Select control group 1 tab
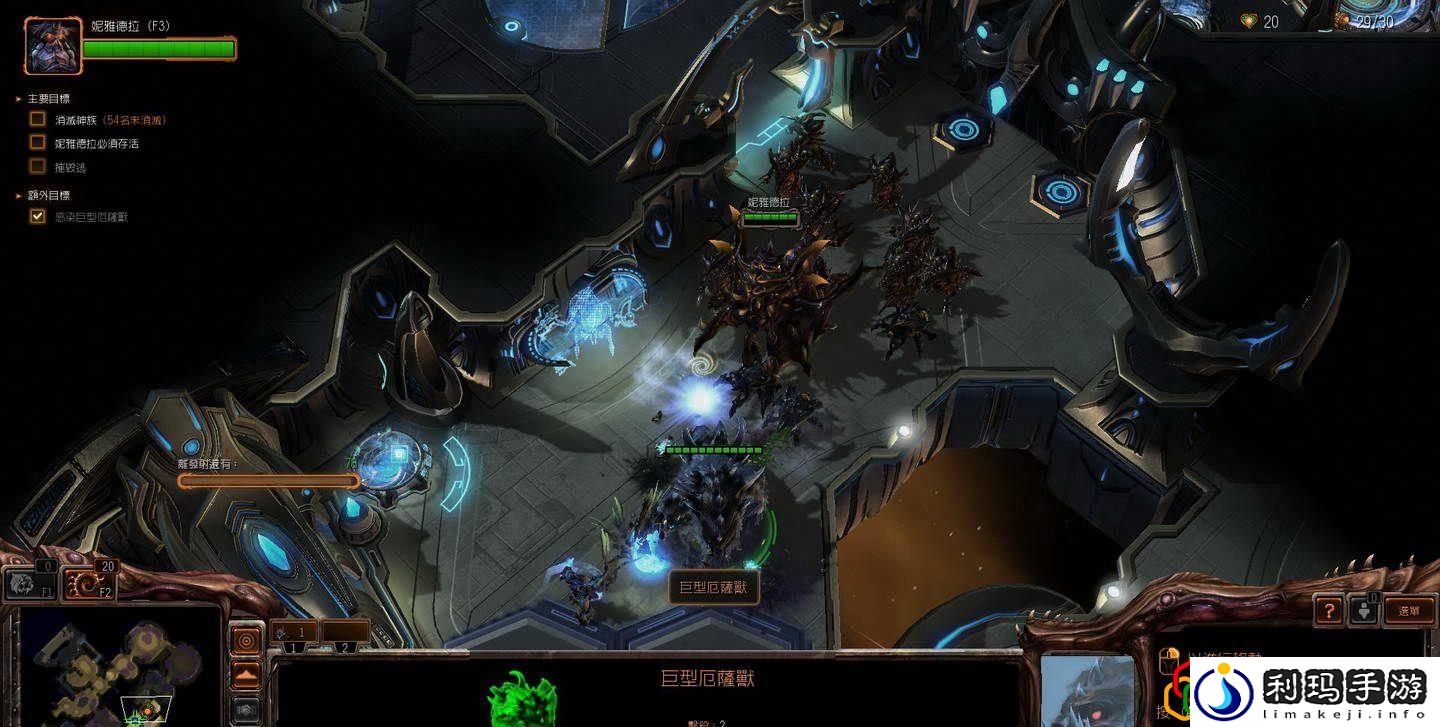Viewport: 1440px width, 727px height. (x=294, y=634)
